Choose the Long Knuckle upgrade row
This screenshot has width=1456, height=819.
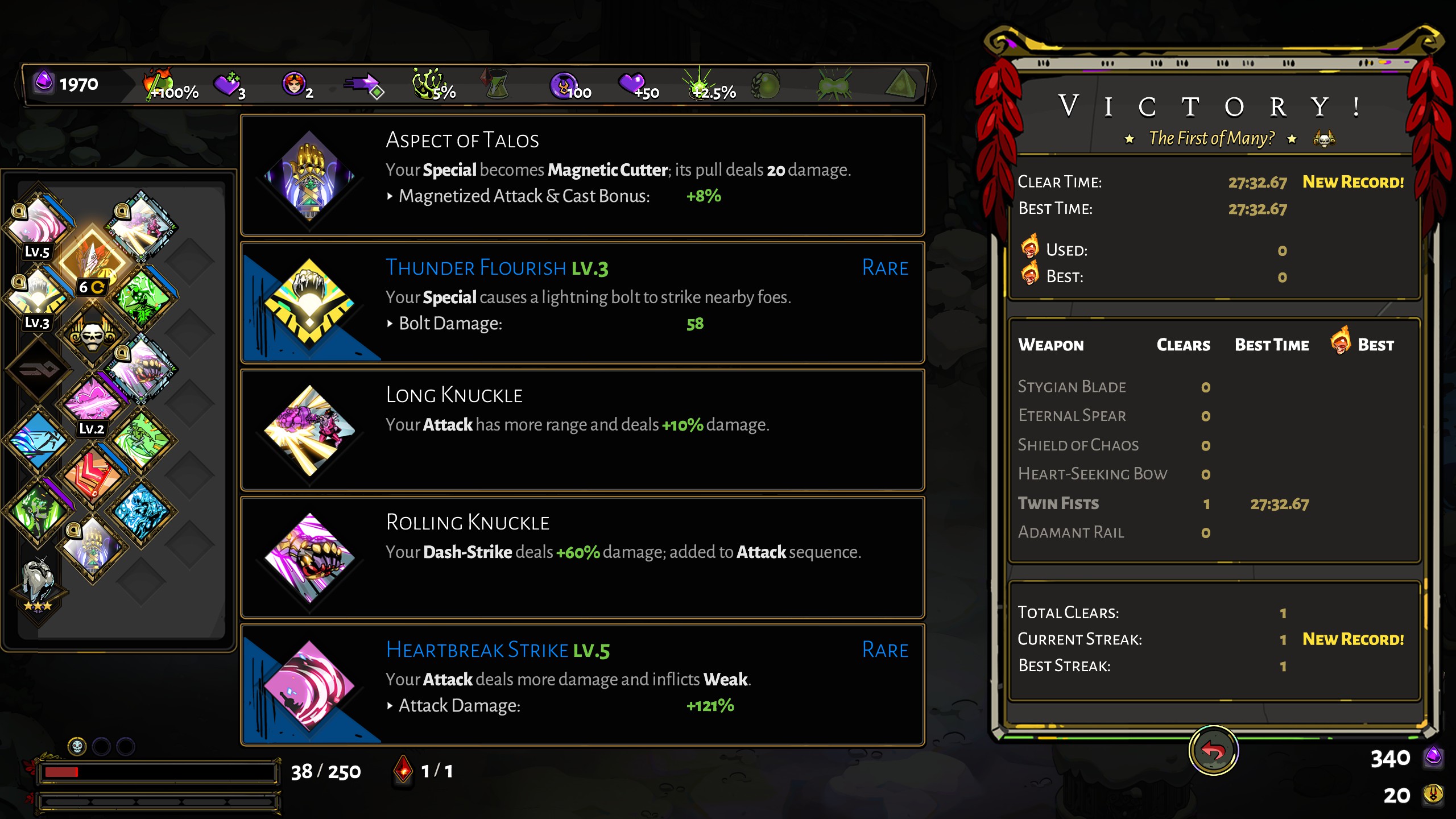pos(582,430)
